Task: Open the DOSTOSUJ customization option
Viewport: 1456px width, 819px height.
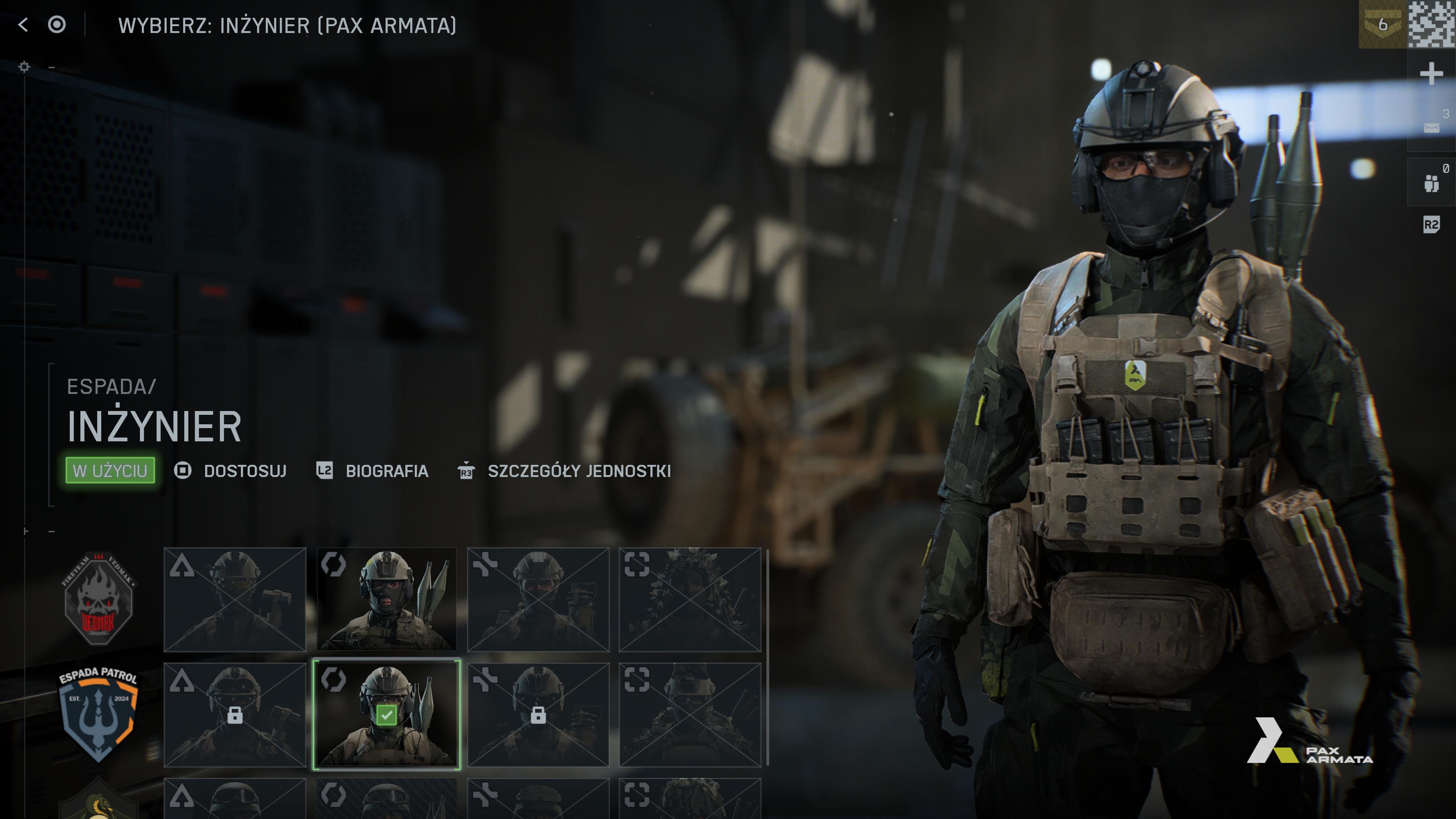Action: (x=245, y=471)
